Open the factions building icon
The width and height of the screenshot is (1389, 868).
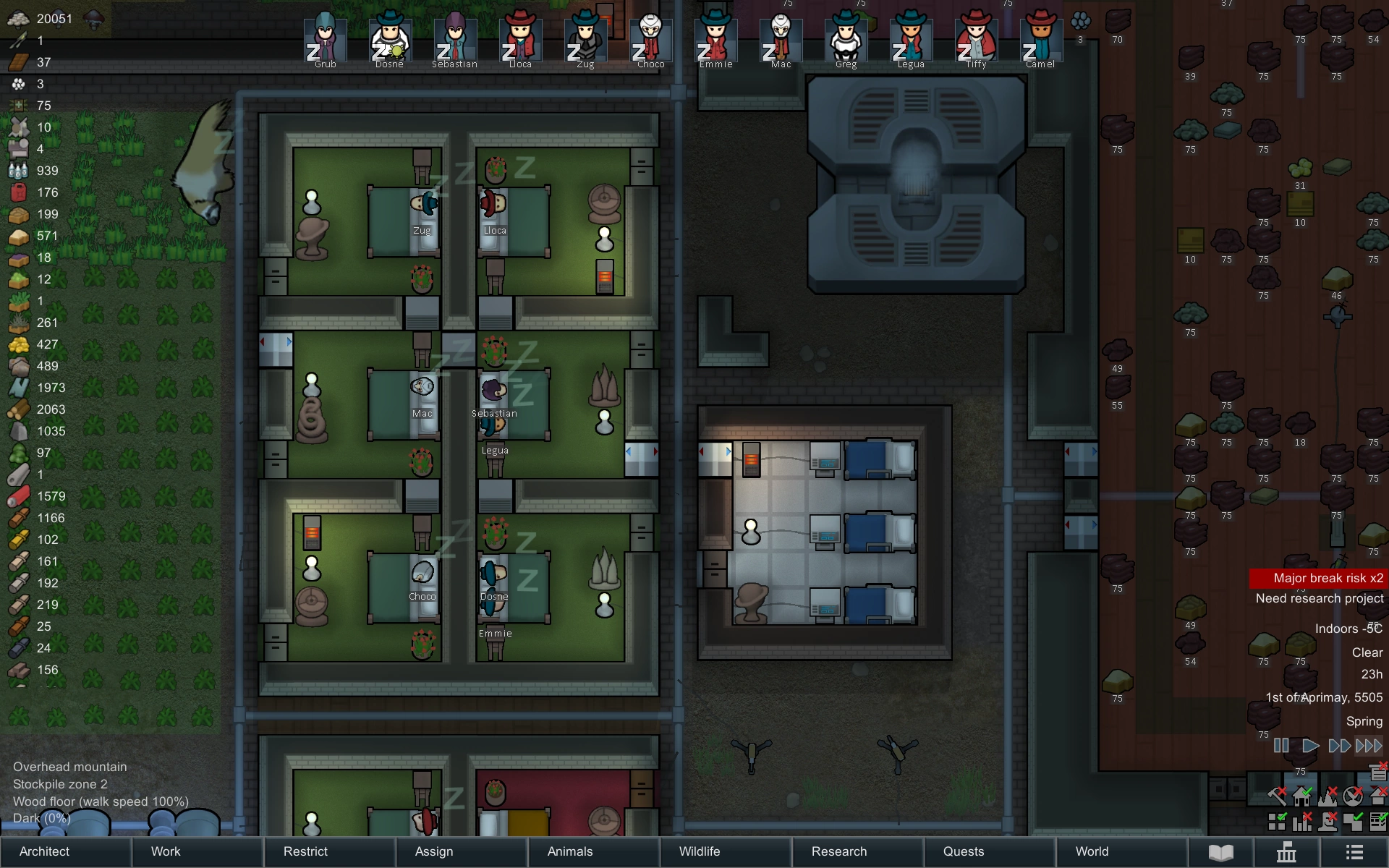point(1286,852)
